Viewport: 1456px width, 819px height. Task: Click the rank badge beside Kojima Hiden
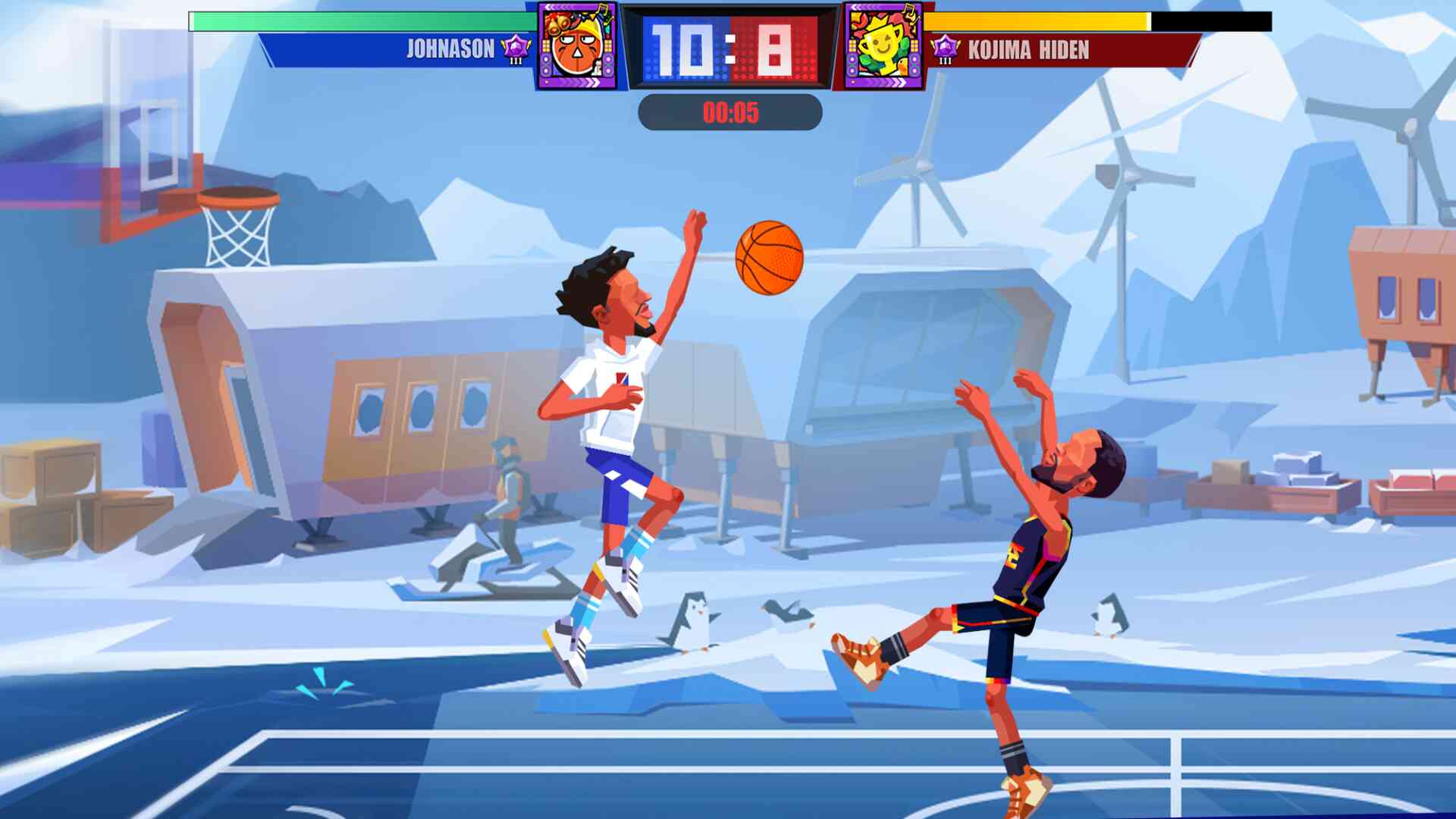tap(945, 50)
